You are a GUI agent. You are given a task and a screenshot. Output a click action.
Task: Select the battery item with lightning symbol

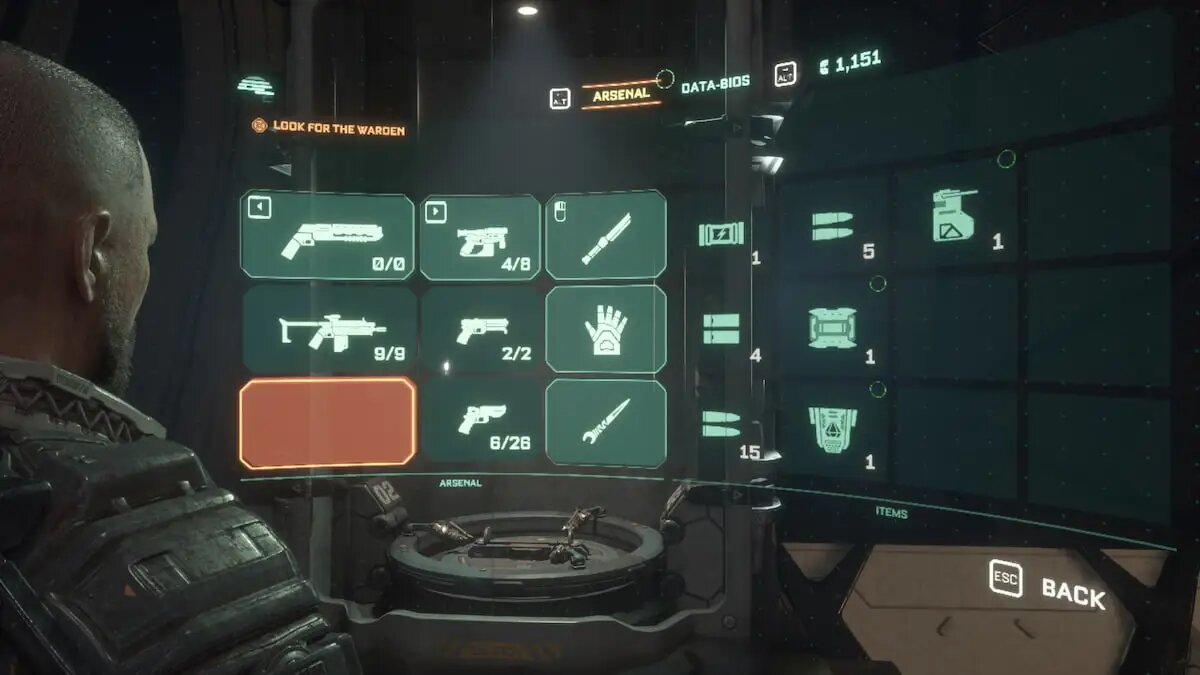tap(722, 234)
